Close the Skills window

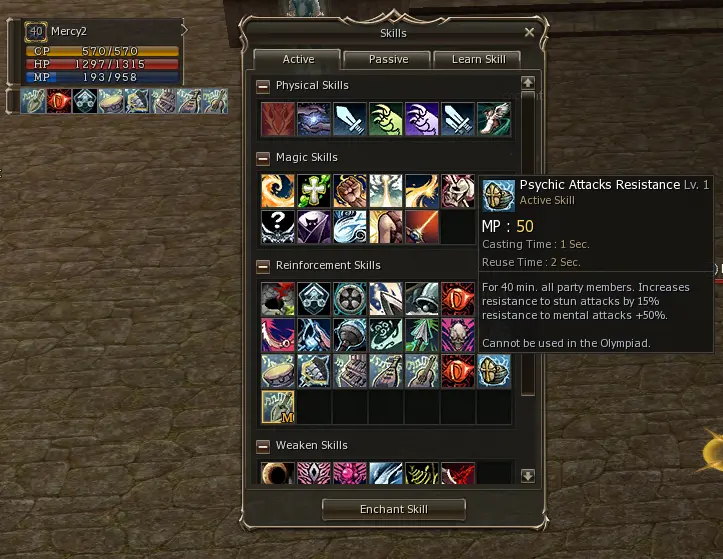(529, 33)
